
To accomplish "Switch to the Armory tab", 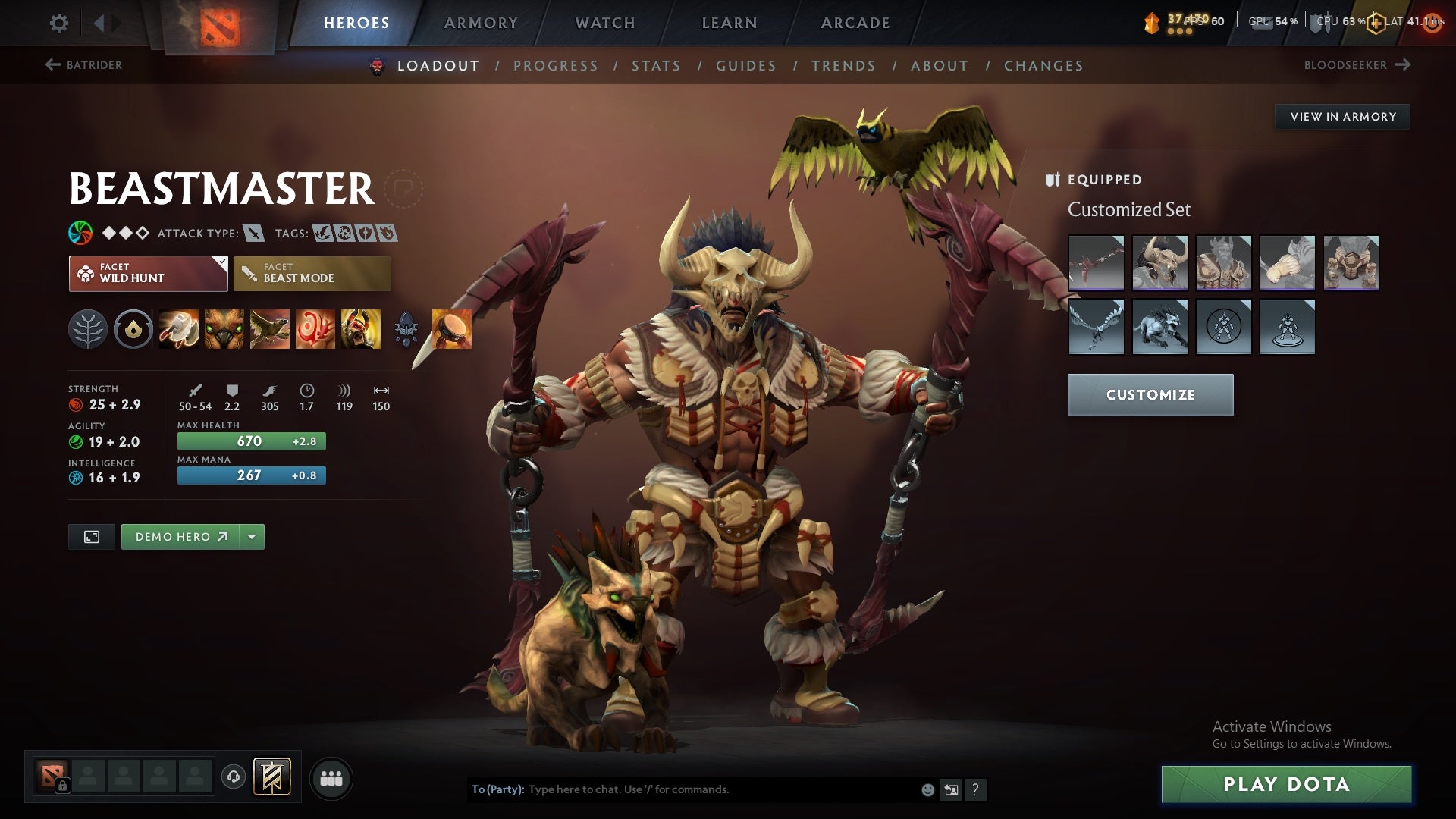I will 482,23.
